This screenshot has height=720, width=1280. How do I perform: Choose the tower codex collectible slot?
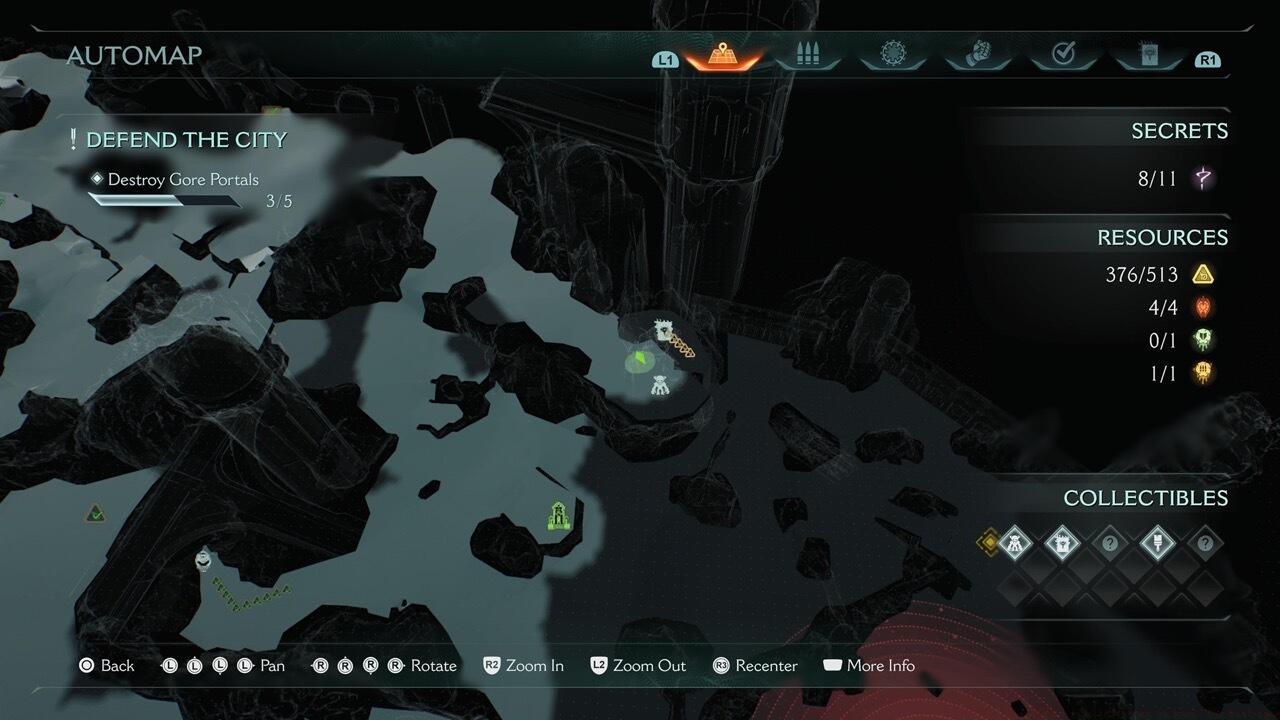click(x=1062, y=544)
